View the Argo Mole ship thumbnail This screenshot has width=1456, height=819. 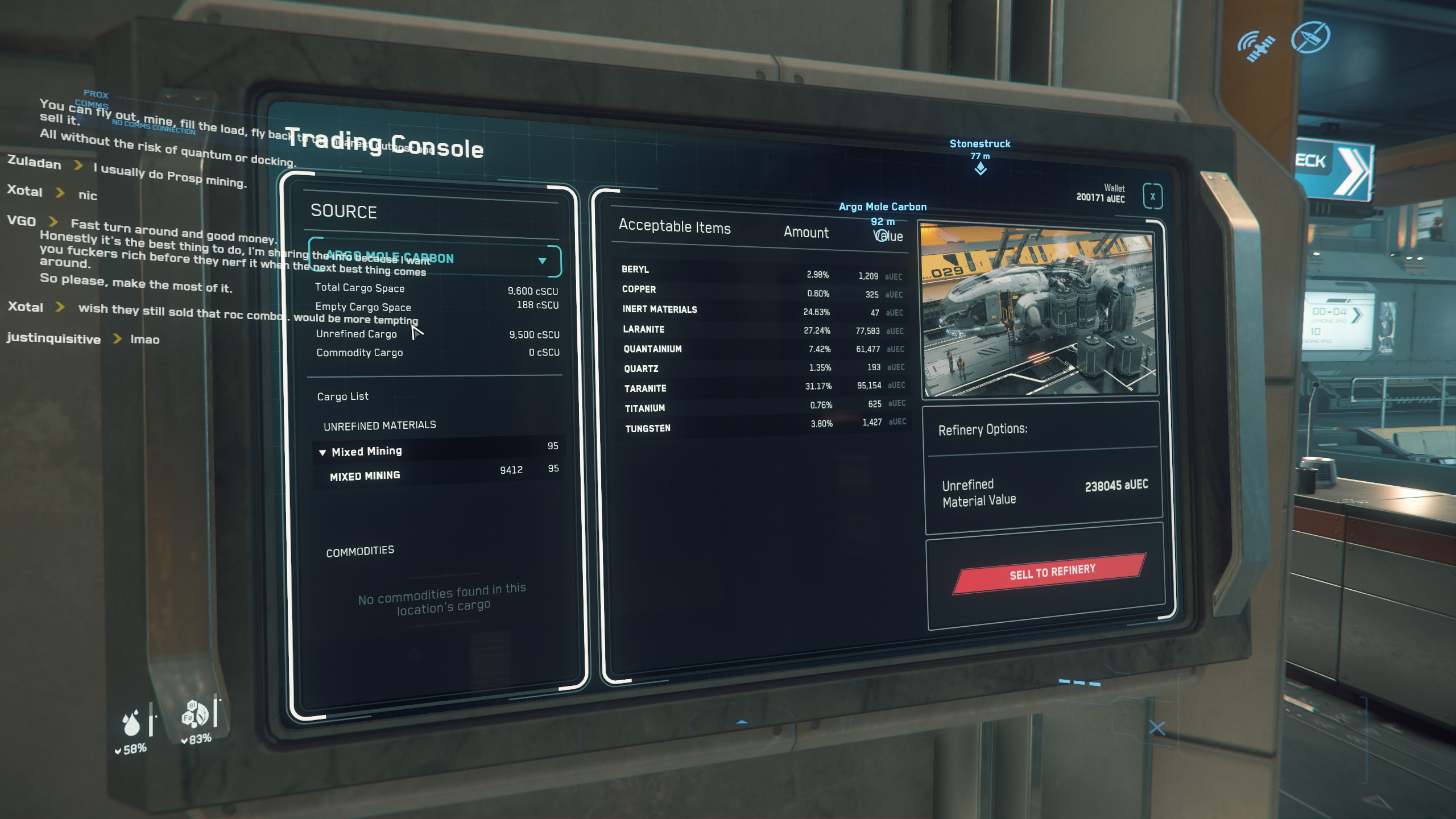click(1039, 310)
